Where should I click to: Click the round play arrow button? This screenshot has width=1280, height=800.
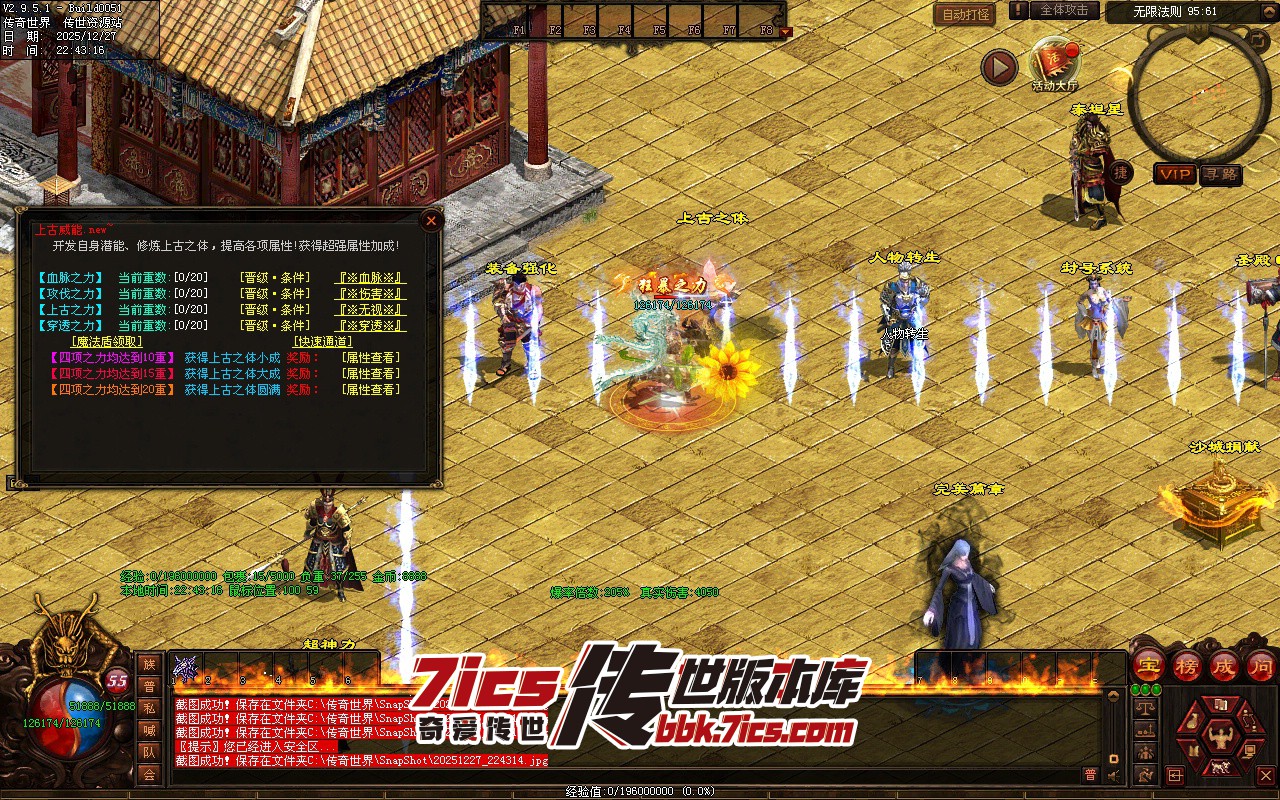click(x=998, y=67)
